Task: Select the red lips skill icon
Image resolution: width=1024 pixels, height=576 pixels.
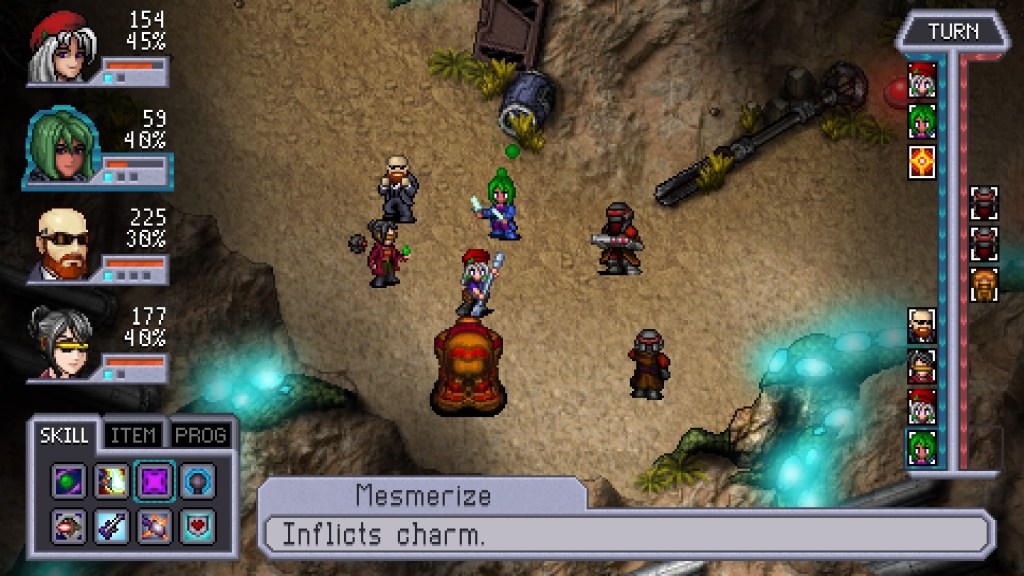Action: (69, 524)
